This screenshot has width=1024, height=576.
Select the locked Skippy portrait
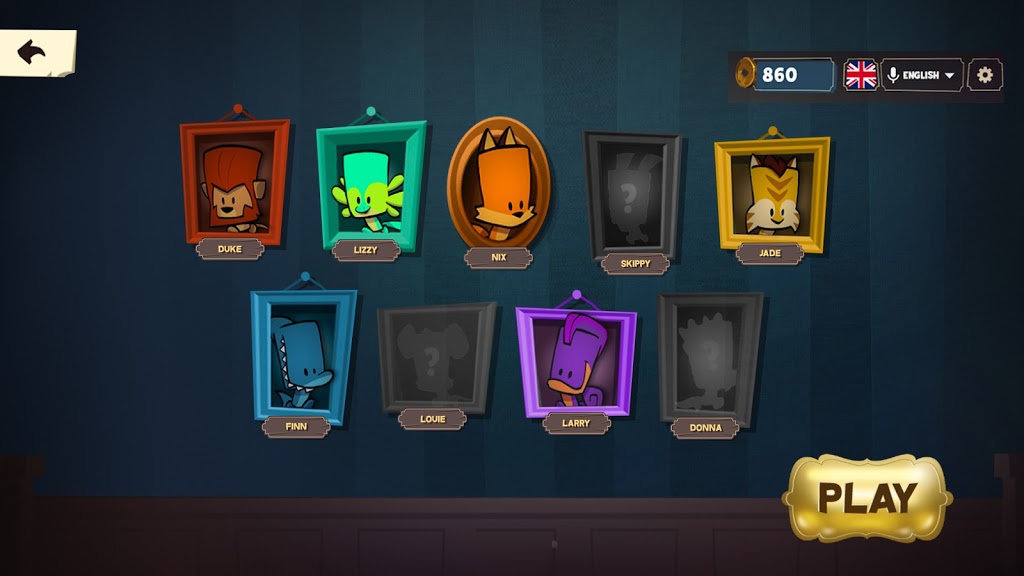(632, 195)
